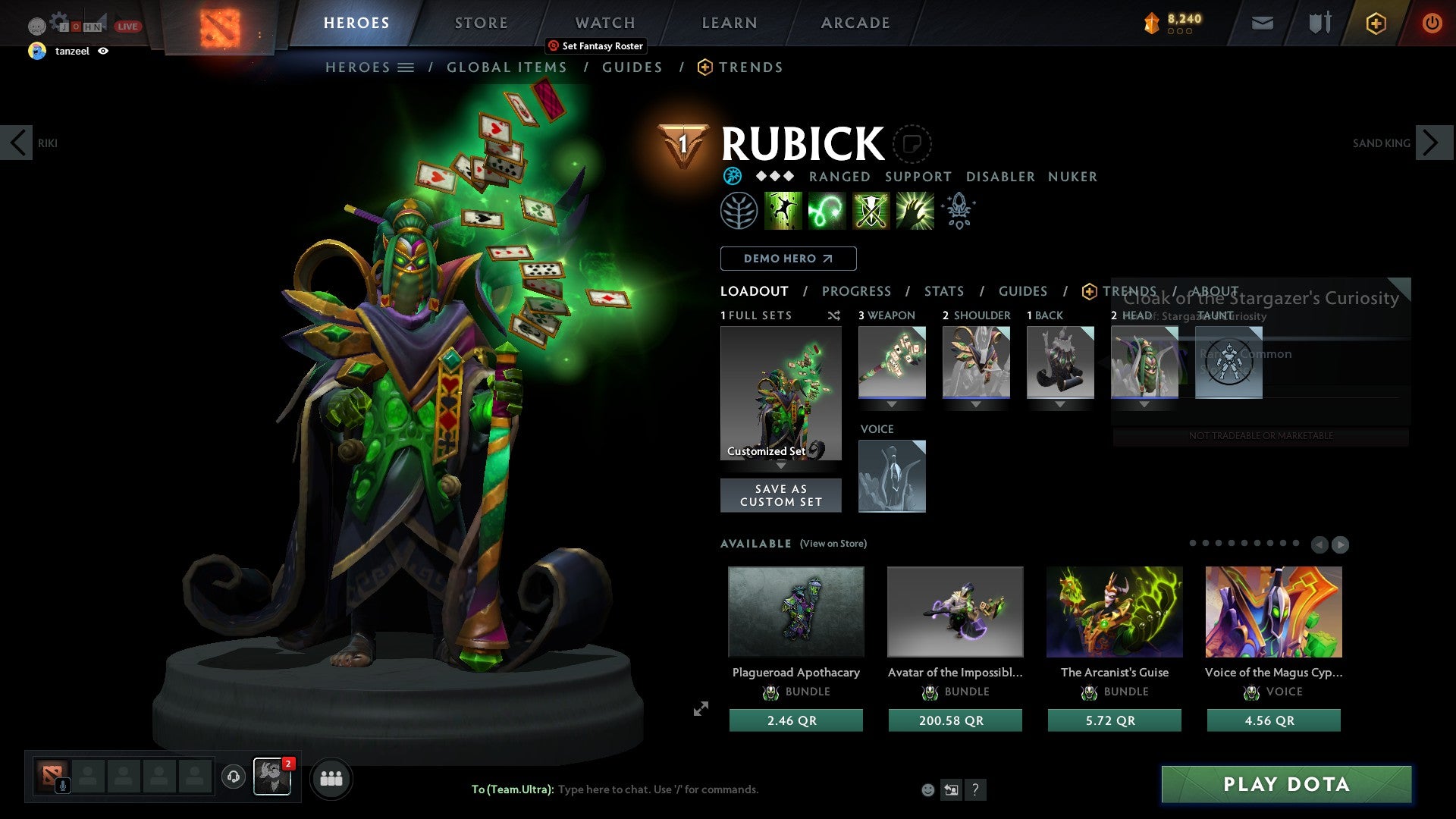
Task: Click the team chat input field
Action: click(x=660, y=789)
